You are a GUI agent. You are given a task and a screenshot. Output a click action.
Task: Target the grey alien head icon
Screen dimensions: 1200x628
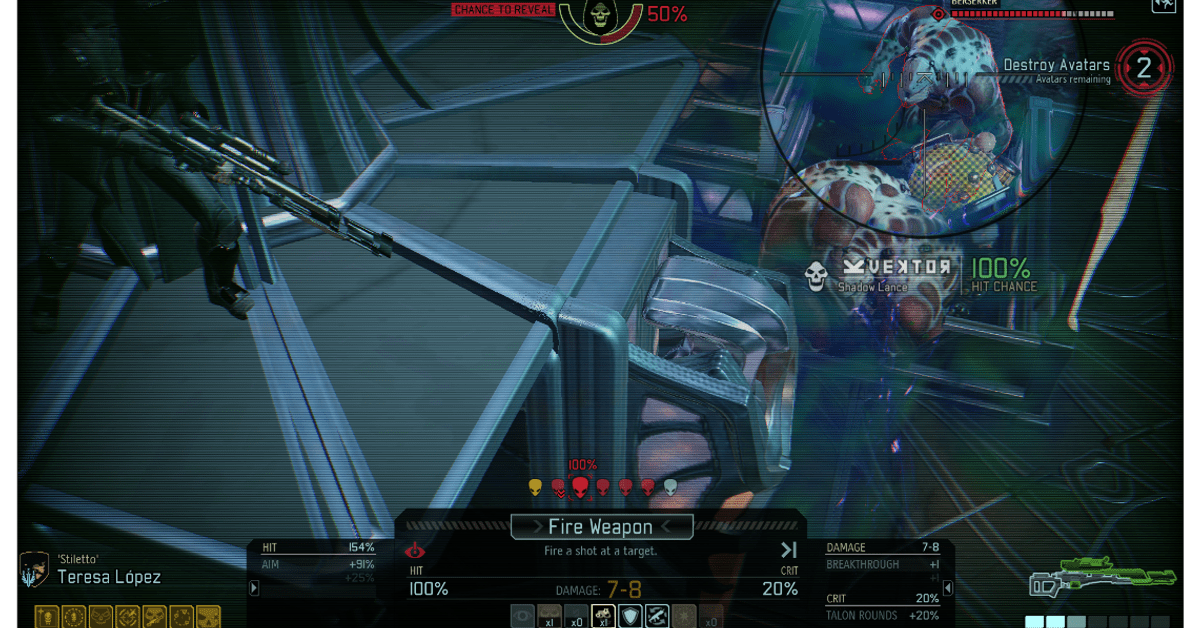click(670, 487)
